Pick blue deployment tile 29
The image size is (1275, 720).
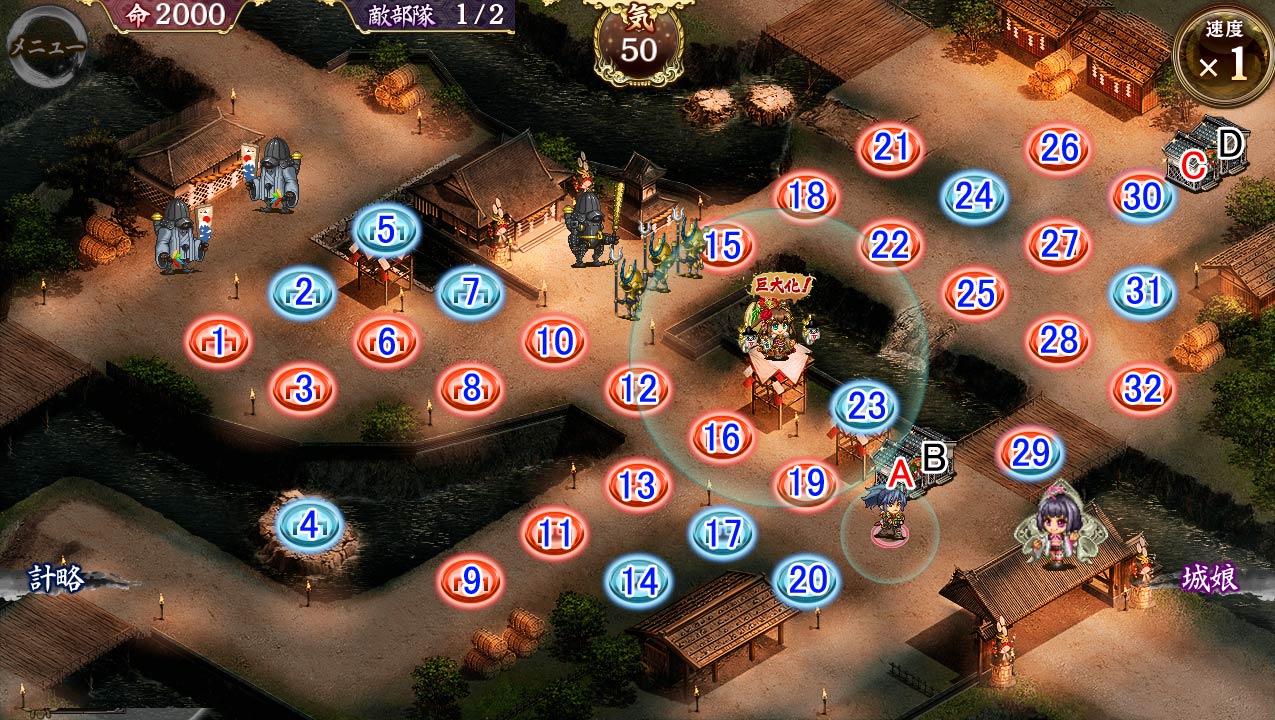click(x=1031, y=454)
